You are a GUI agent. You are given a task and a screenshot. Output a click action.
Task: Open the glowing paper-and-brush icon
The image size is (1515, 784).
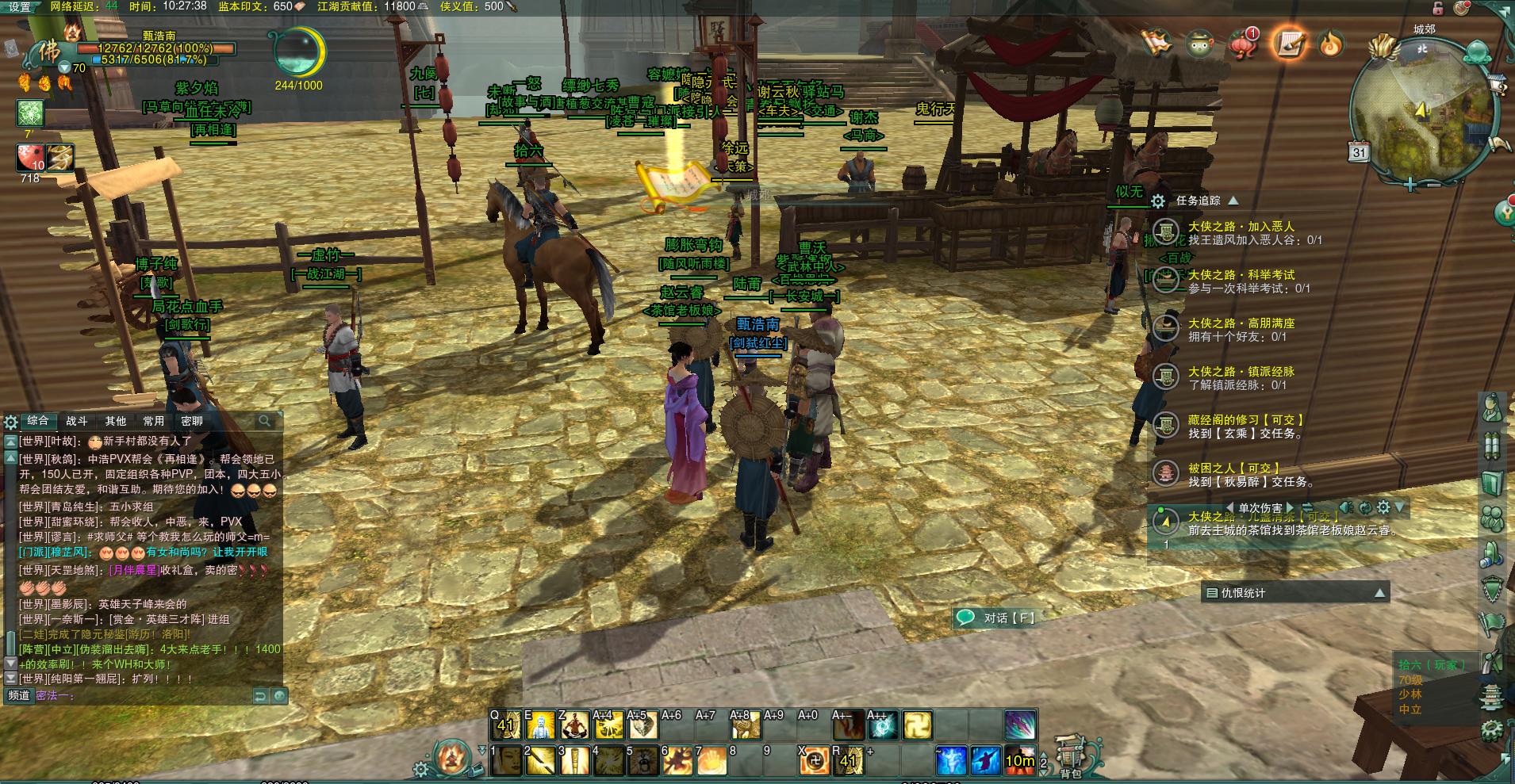(x=1287, y=43)
